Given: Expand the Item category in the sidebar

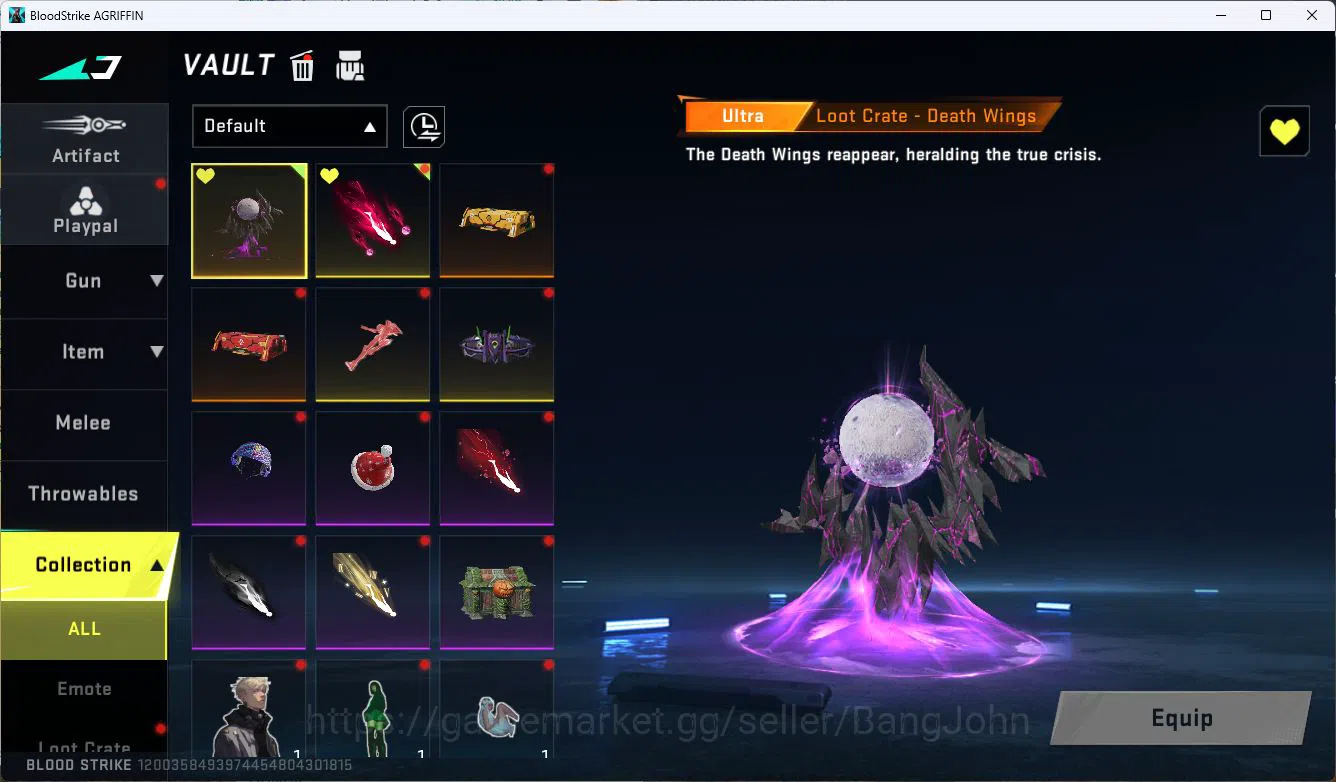Looking at the screenshot, I should coord(85,352).
